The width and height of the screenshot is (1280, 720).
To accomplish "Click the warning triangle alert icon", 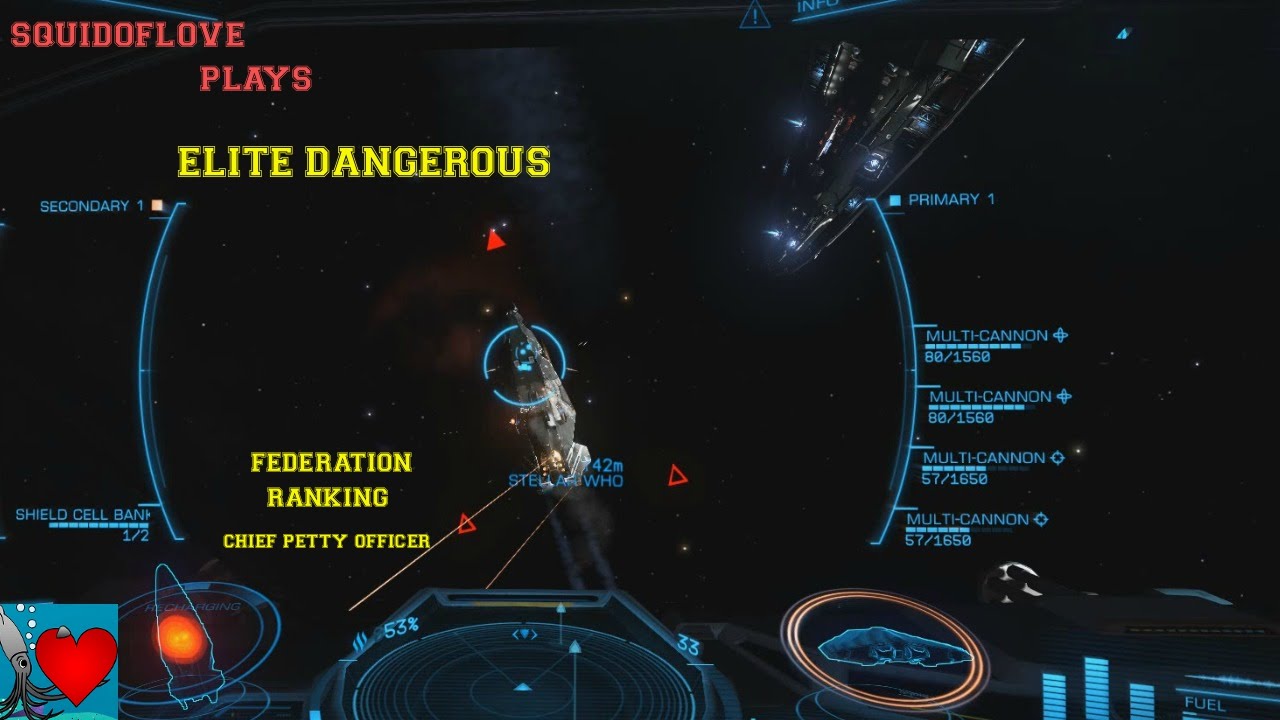I will (x=753, y=15).
